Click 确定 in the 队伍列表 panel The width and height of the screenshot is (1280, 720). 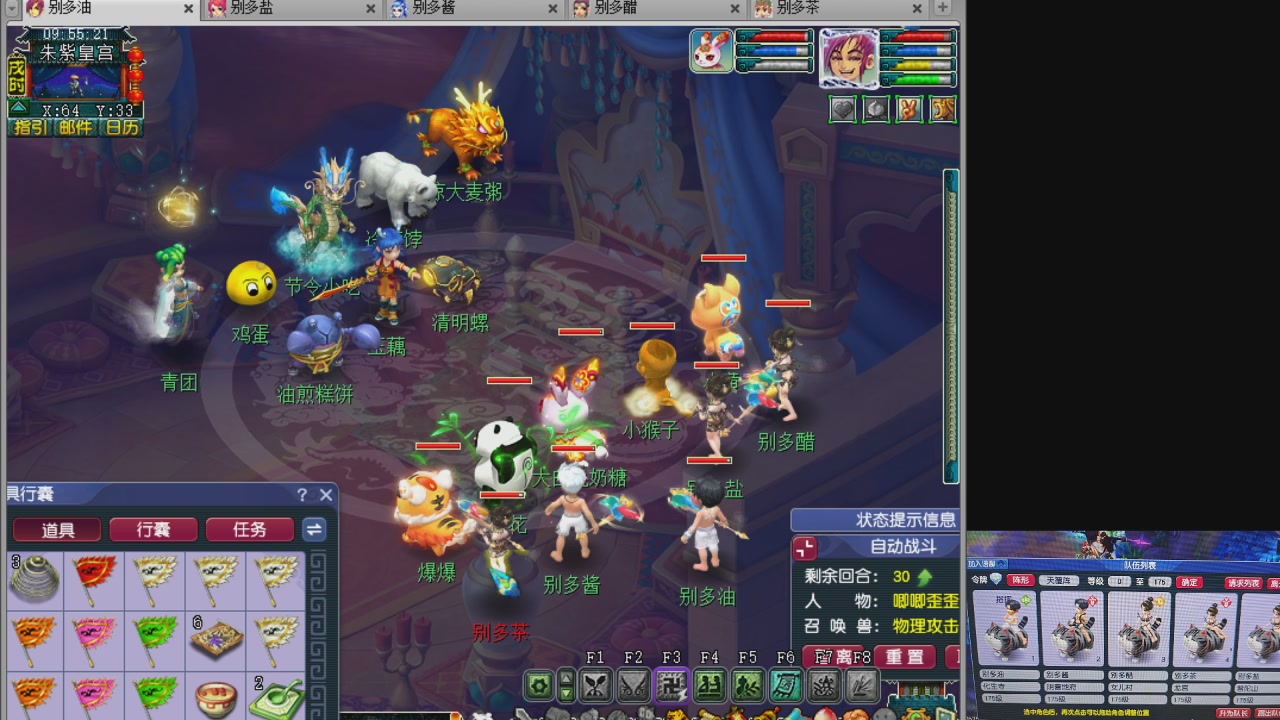pyautogui.click(x=1189, y=580)
